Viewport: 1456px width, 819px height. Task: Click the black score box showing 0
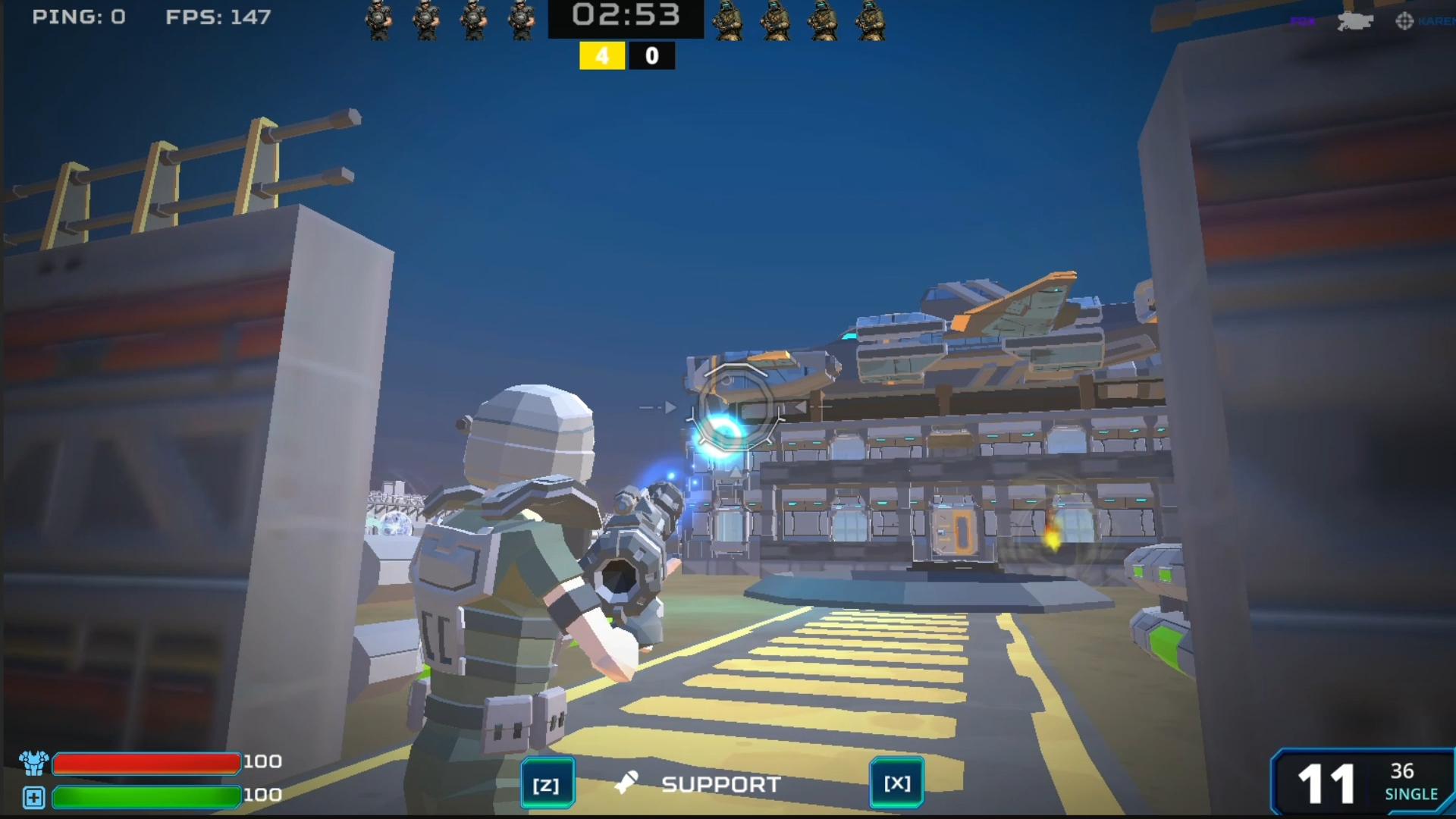coord(652,55)
